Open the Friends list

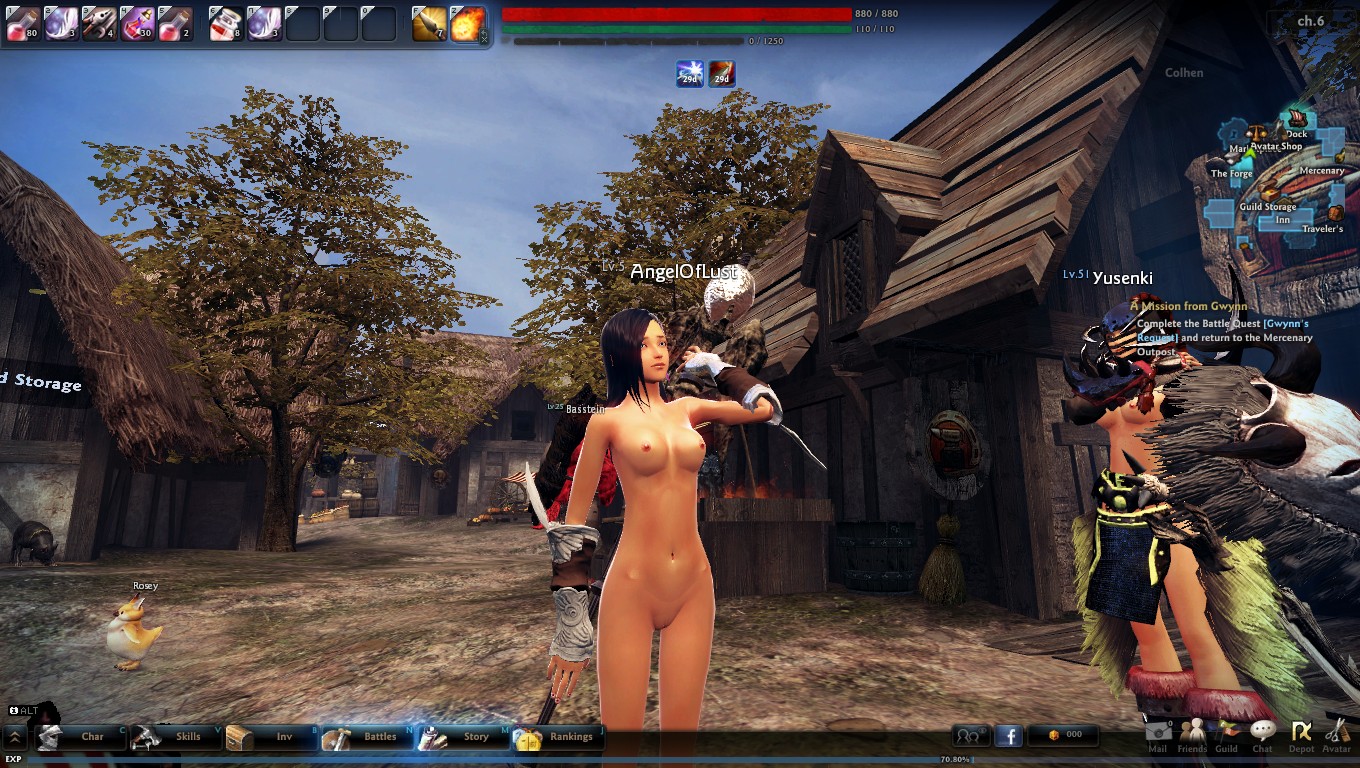[1192, 734]
